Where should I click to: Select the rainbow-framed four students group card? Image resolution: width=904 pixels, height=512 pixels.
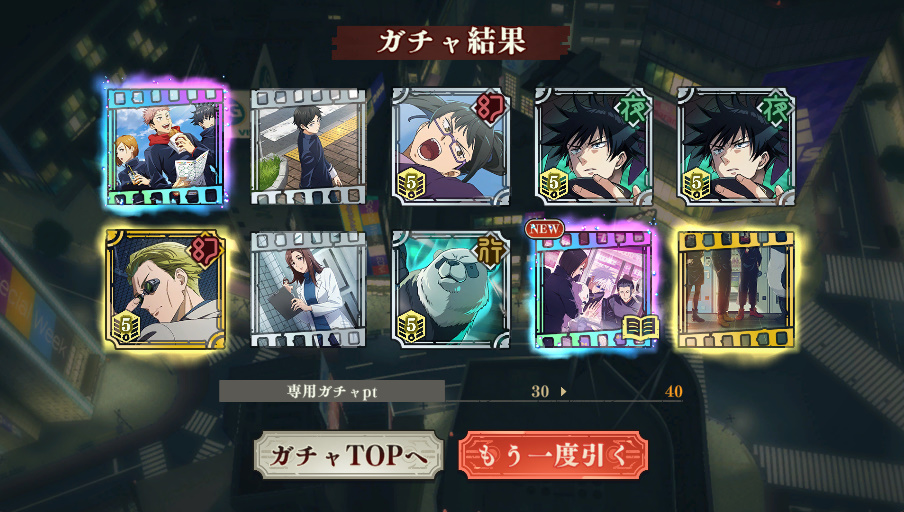click(x=166, y=145)
